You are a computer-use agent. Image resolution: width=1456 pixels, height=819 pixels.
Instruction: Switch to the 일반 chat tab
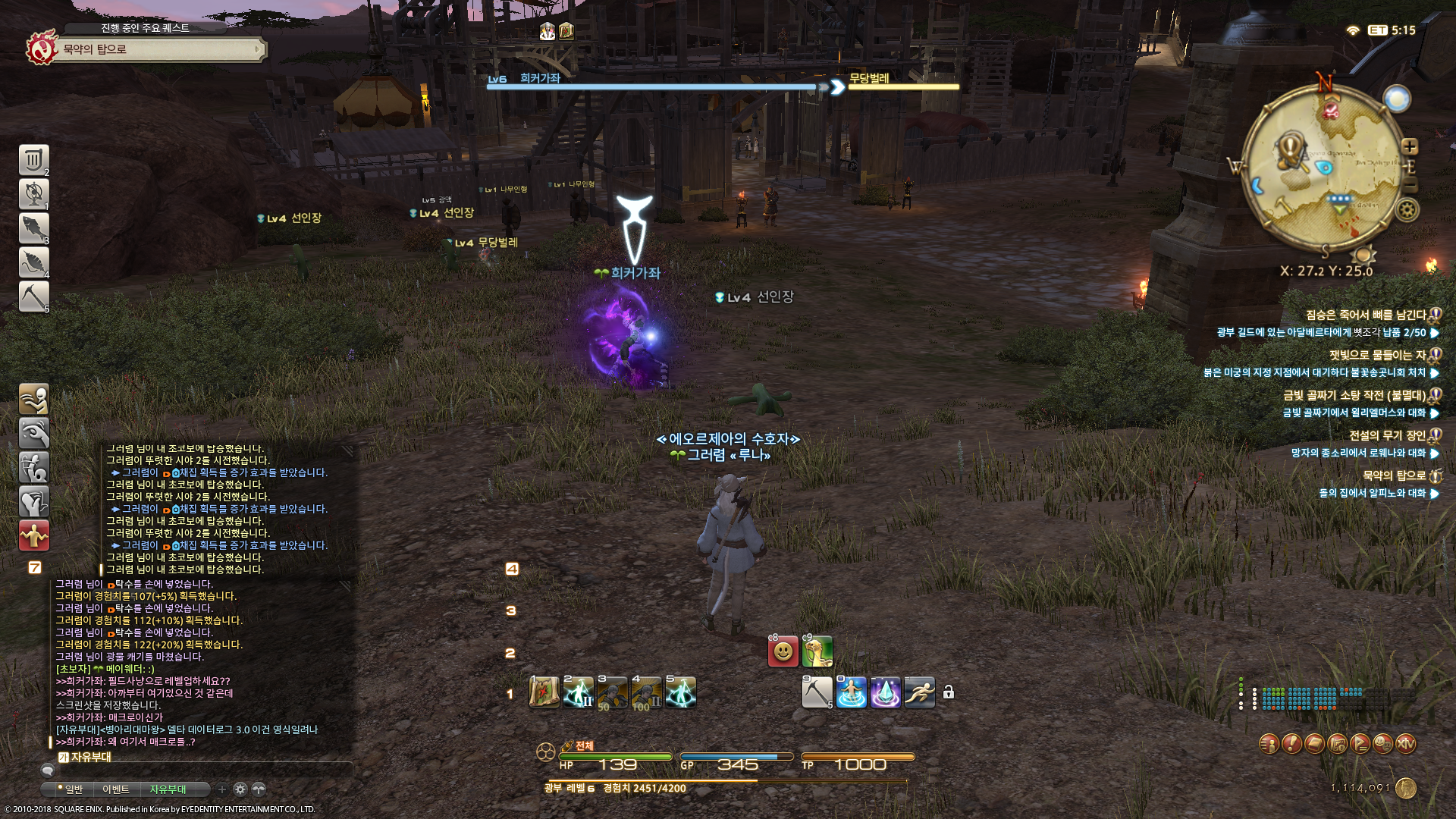coord(73,789)
